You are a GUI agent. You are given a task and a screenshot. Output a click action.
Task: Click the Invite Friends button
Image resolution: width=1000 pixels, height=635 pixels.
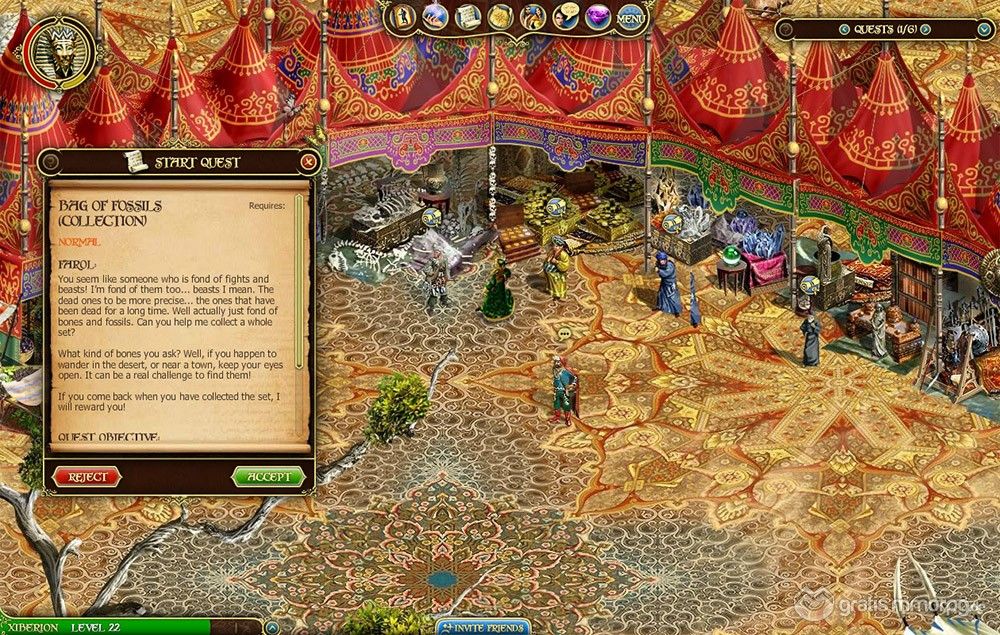pyautogui.click(x=483, y=627)
